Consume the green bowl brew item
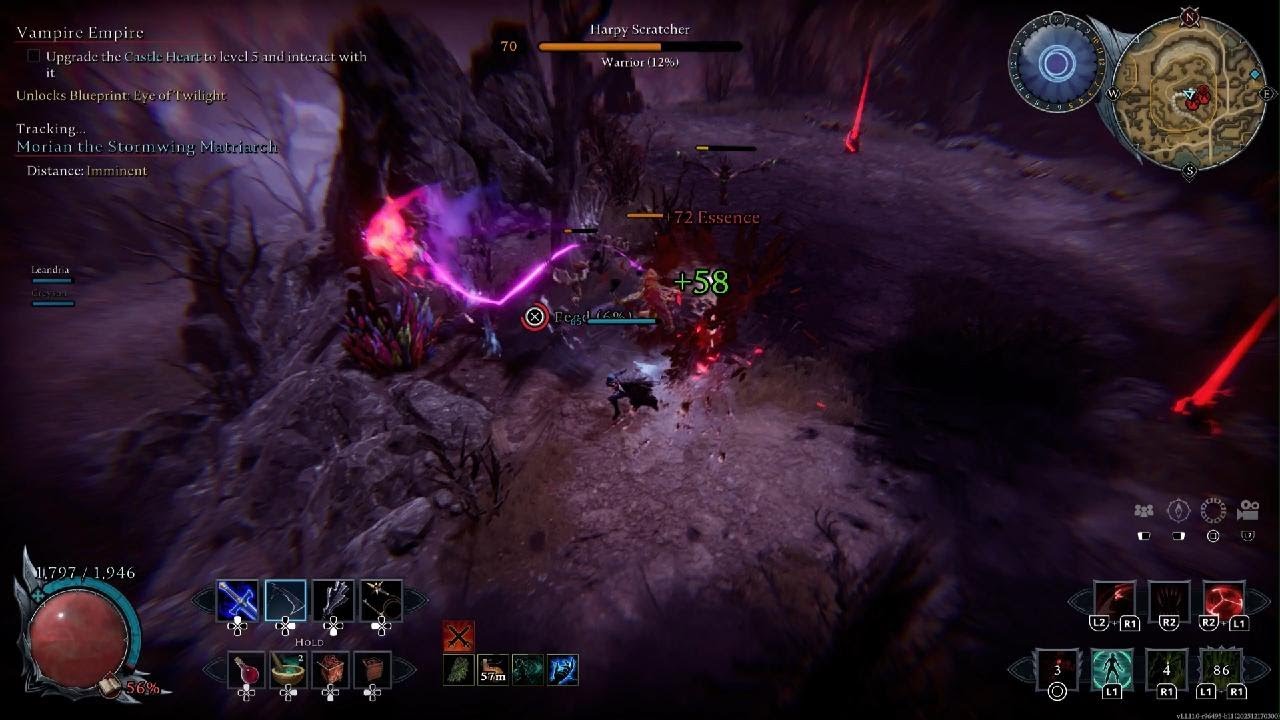 tap(288, 670)
